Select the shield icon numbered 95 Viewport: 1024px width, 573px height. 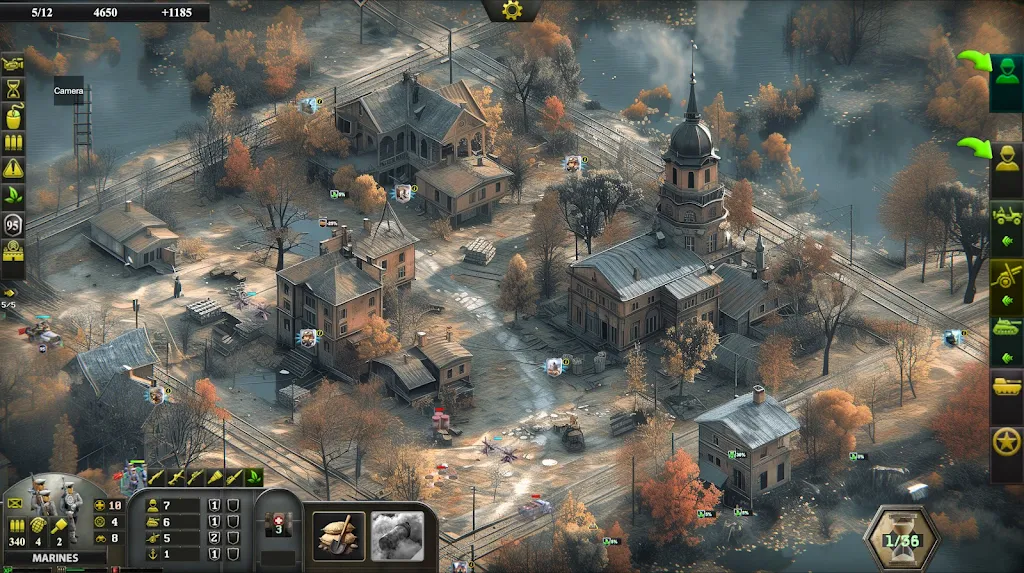pos(13,224)
